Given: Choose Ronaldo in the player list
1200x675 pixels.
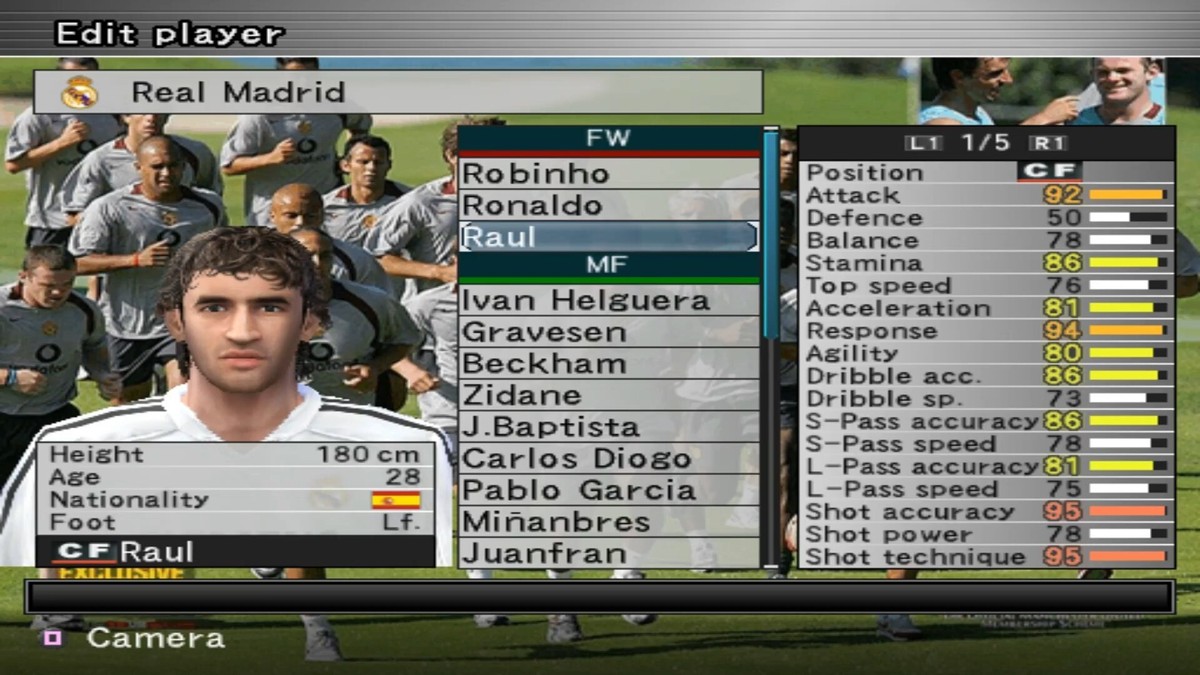Looking at the screenshot, I should (608, 205).
